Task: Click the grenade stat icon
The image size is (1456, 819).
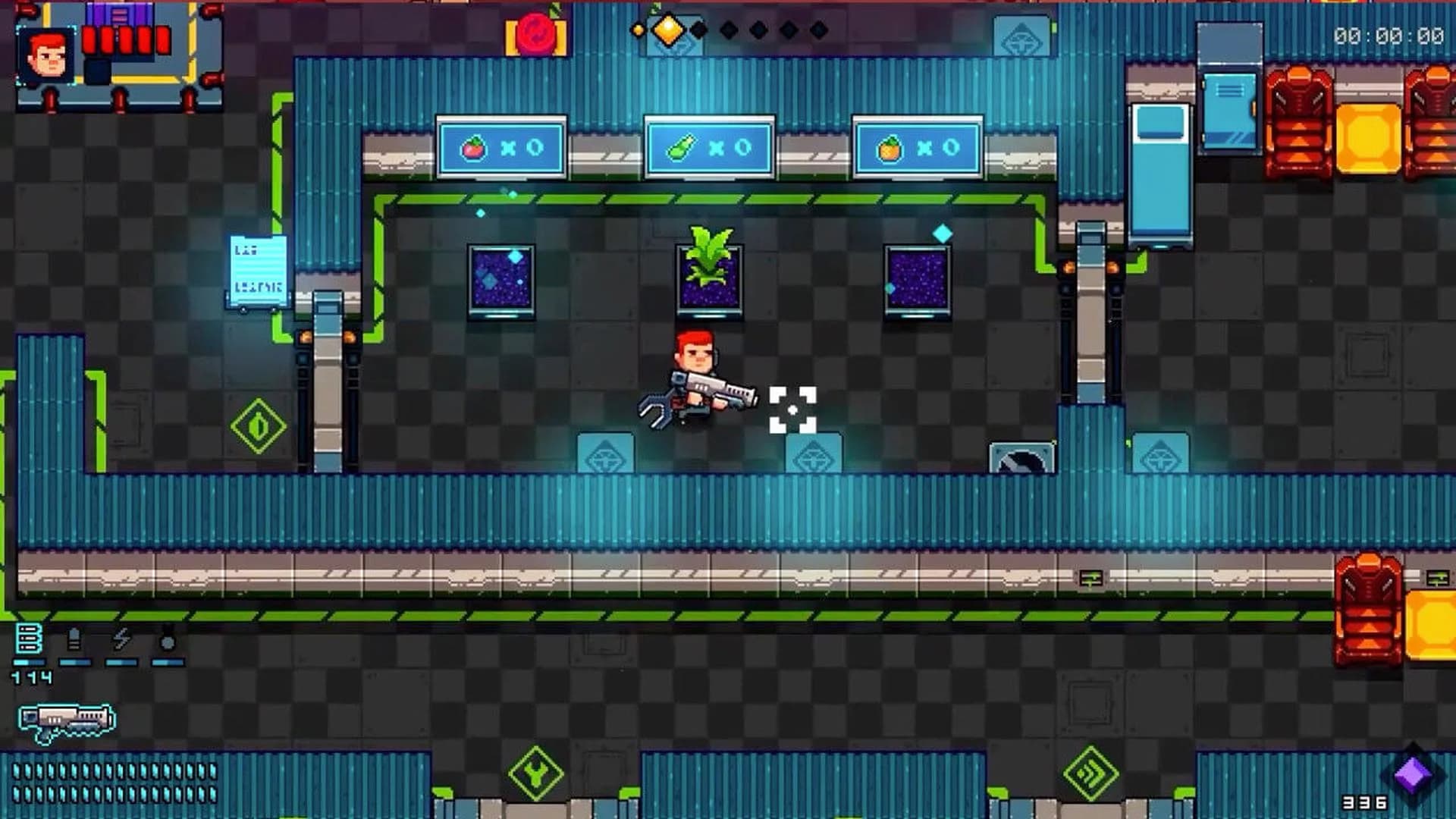Action: point(168,639)
